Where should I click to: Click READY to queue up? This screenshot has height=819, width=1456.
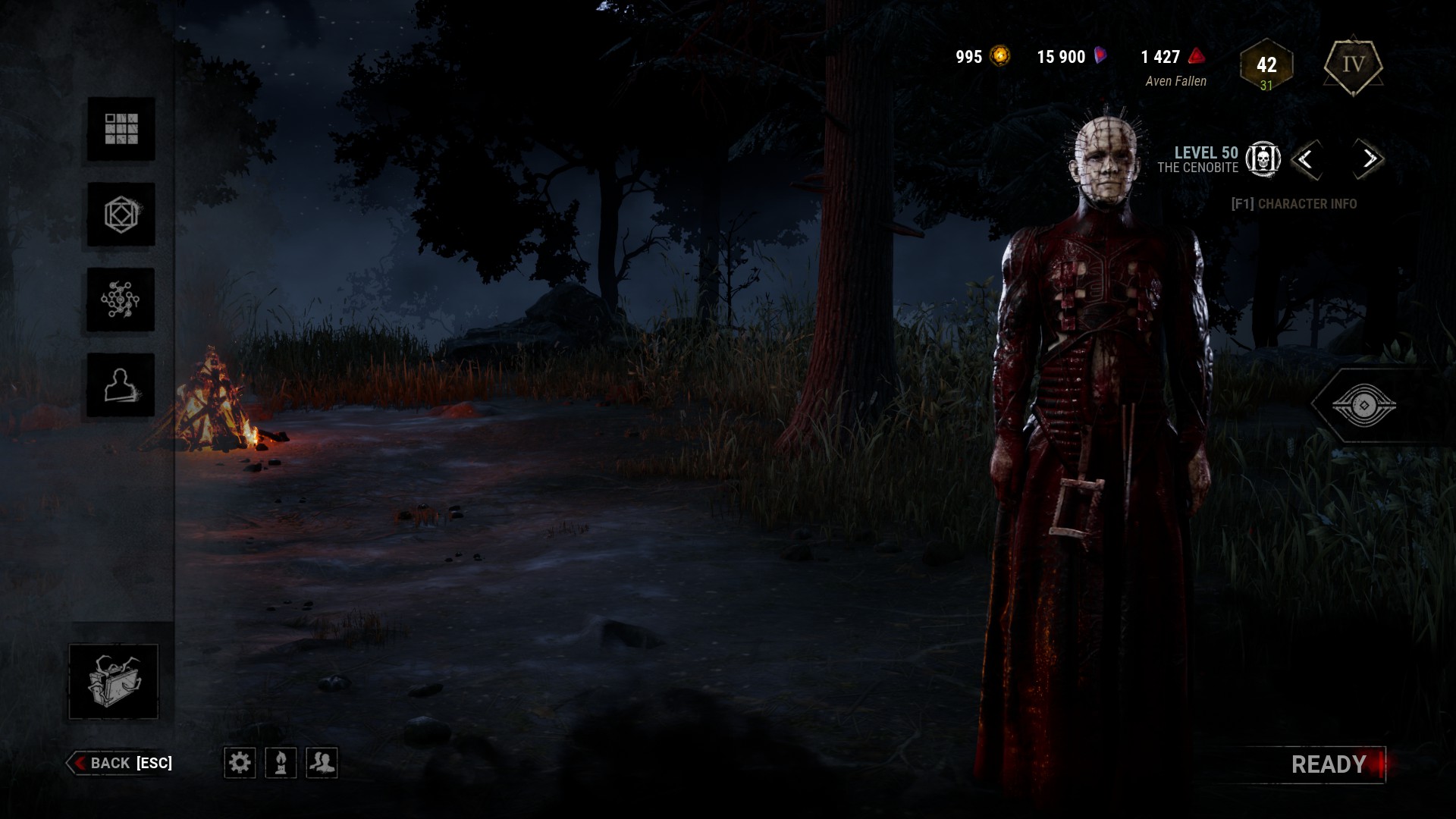coord(1329,764)
